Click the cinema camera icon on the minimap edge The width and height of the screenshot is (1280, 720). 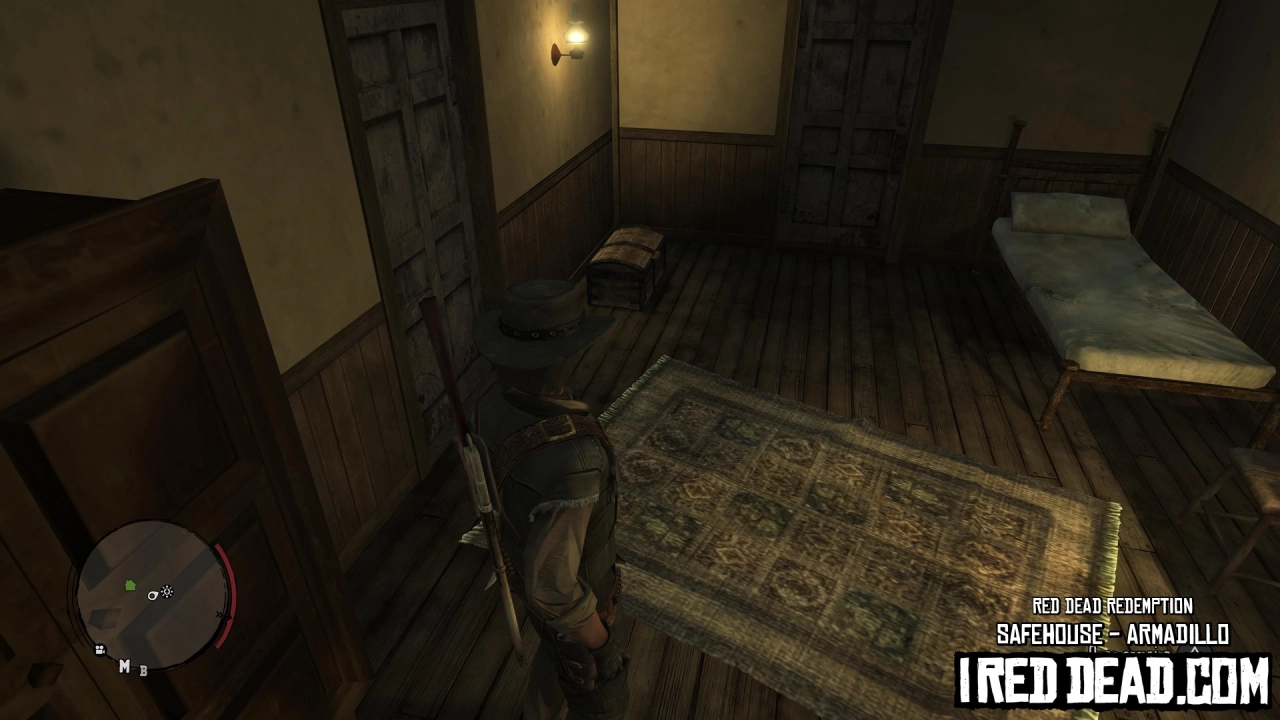tap(100, 649)
